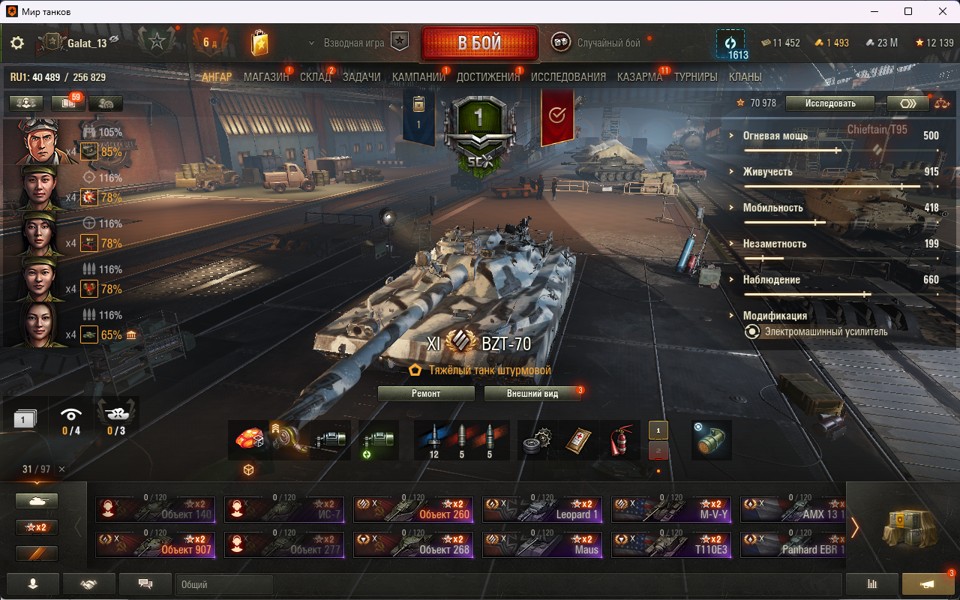
Task: Advance tank carousel with right arrow
Action: tap(854, 527)
